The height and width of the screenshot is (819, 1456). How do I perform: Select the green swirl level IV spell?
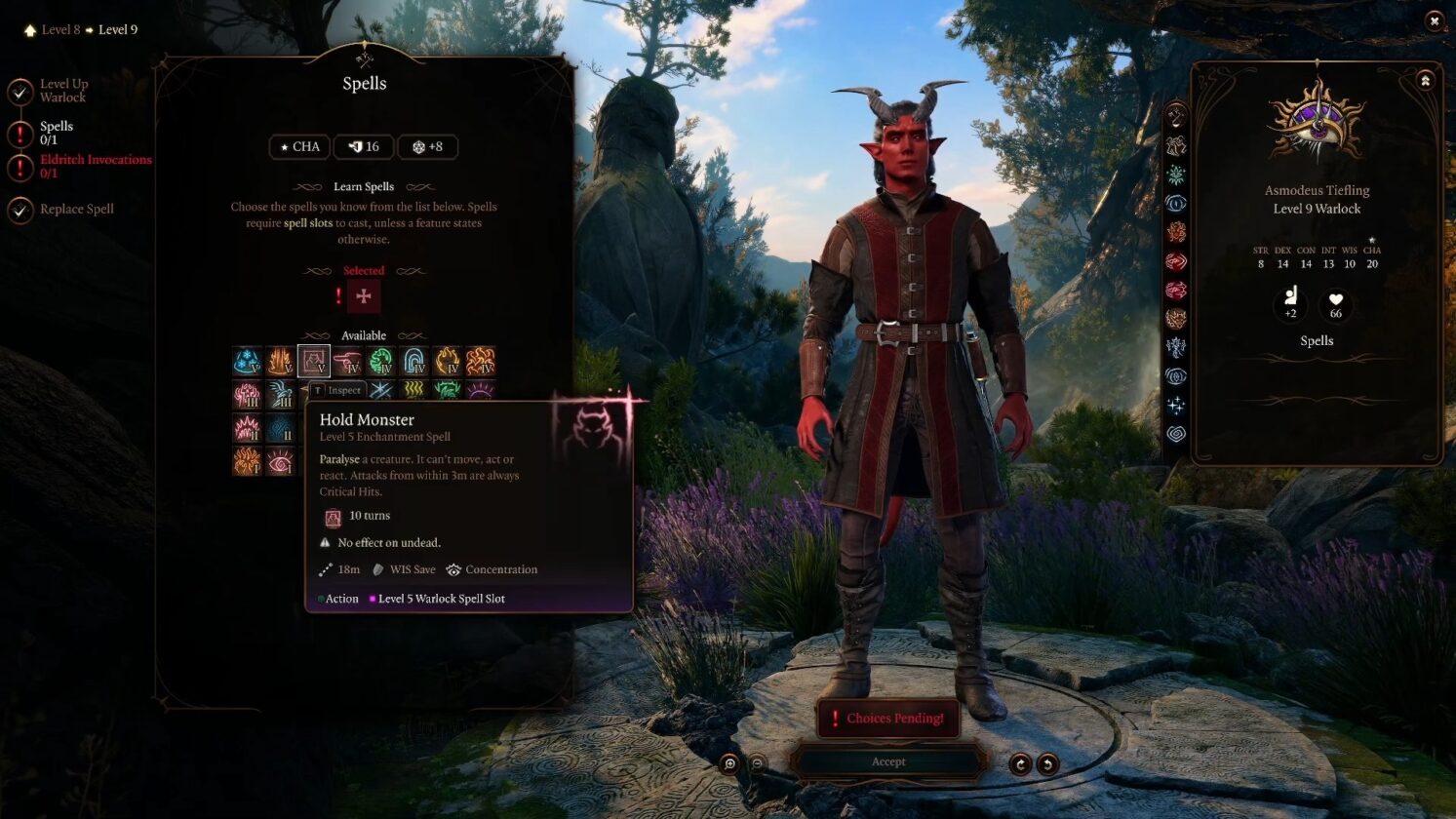[x=380, y=362]
